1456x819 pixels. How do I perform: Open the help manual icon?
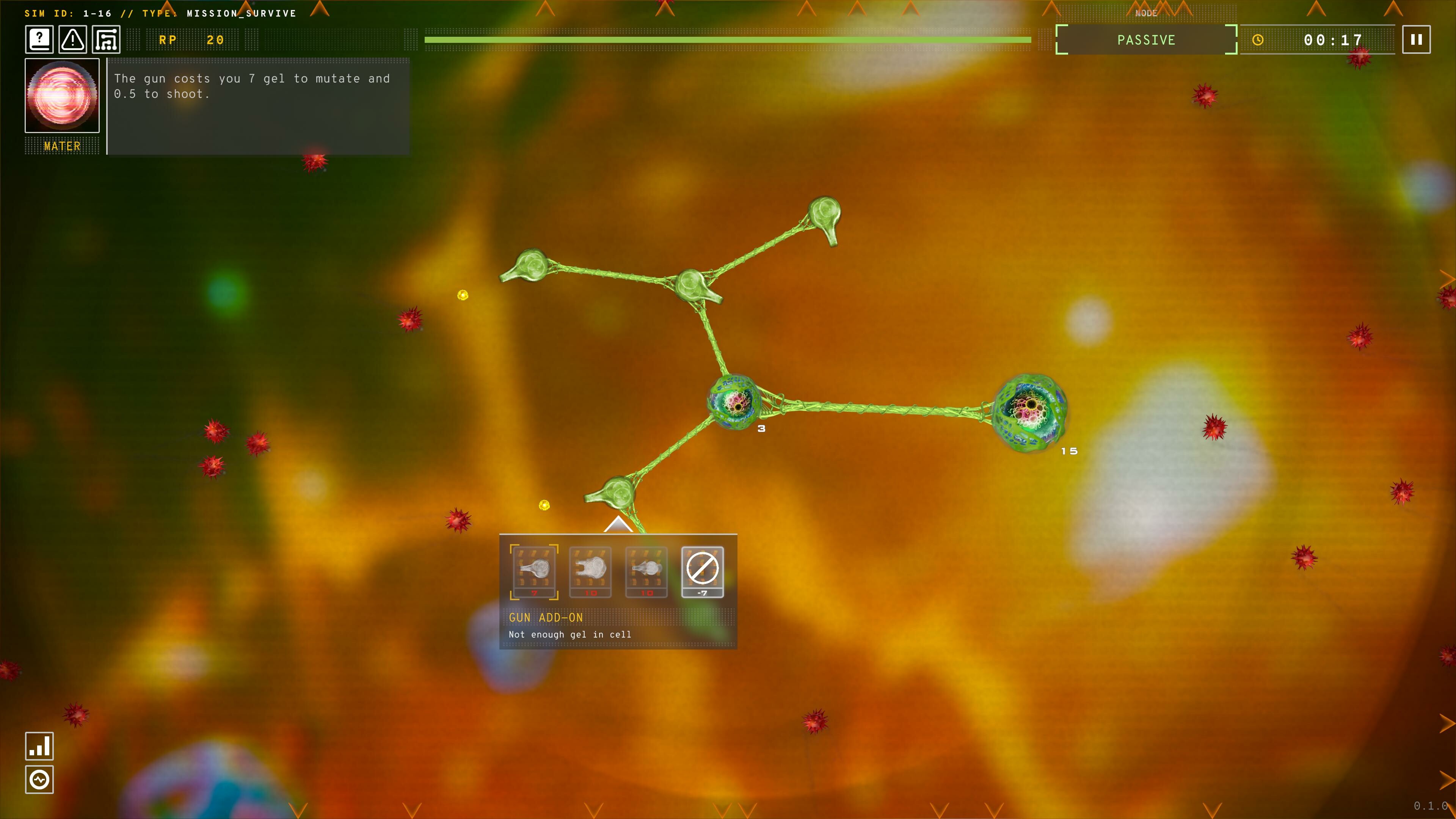click(38, 39)
